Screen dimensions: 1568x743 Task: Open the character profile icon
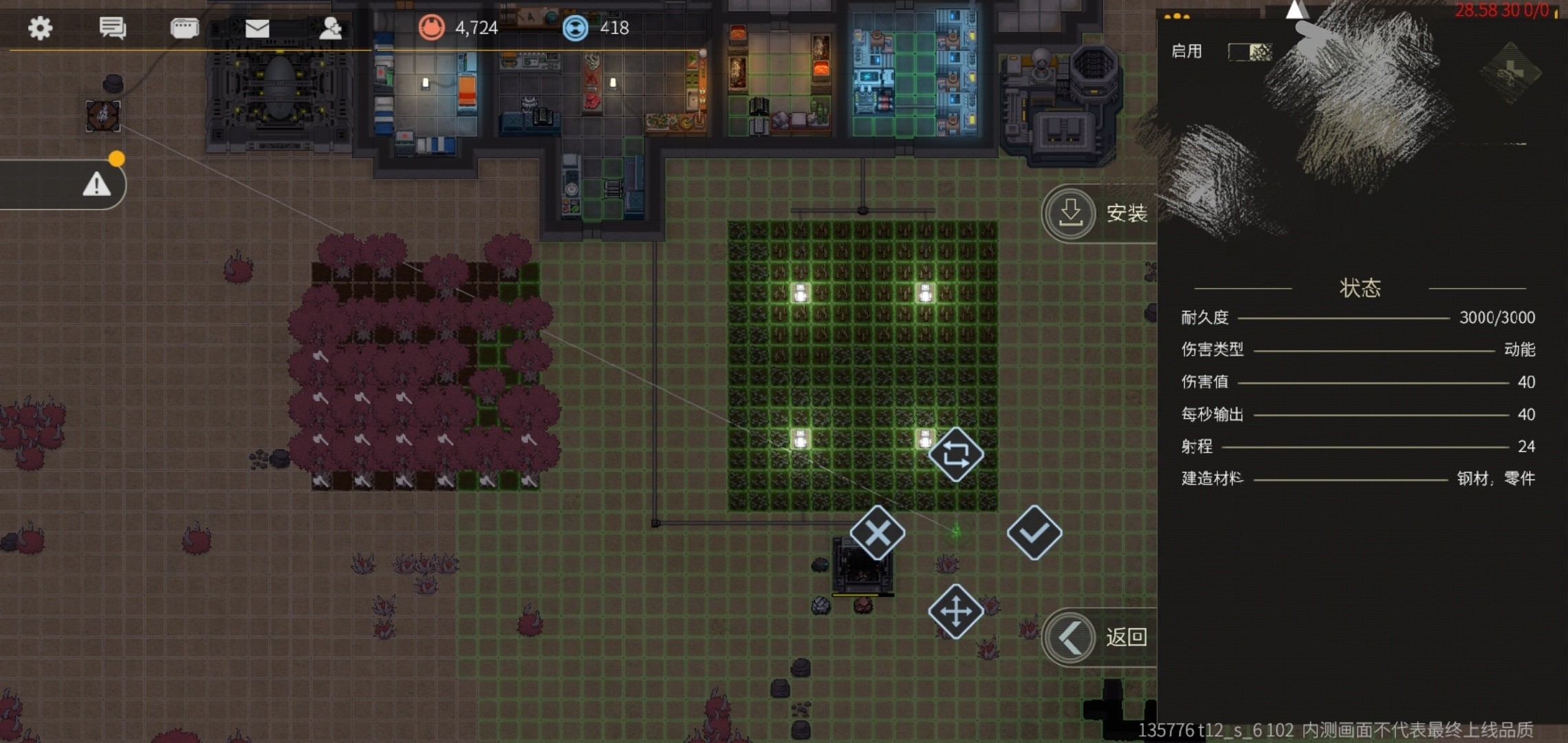coord(330,28)
